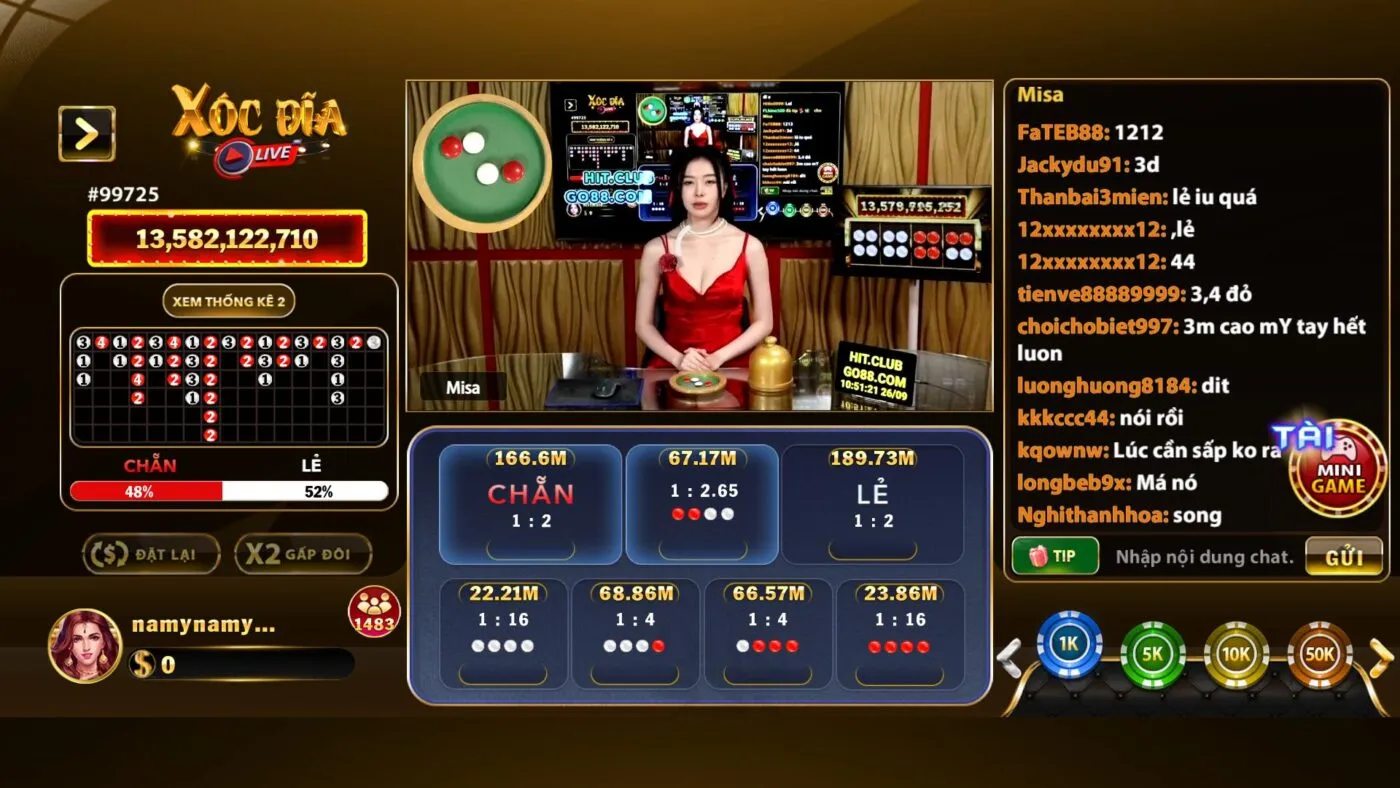
Task: Bet on four red discs 1:16
Action: (x=899, y=635)
